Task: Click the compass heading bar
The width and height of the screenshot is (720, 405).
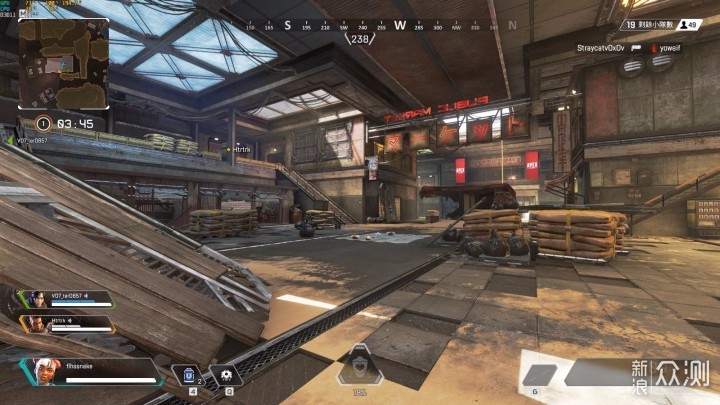Action: [359, 25]
